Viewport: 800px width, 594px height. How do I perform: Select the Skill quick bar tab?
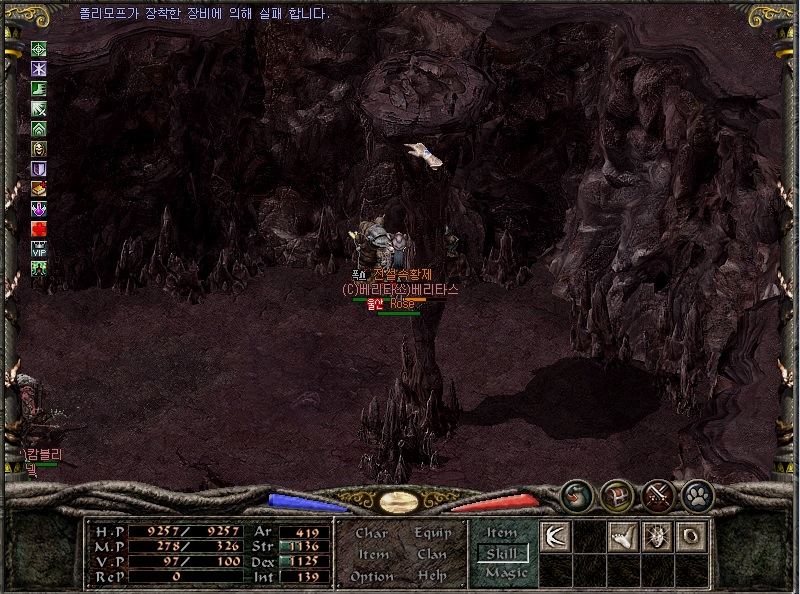tap(502, 553)
